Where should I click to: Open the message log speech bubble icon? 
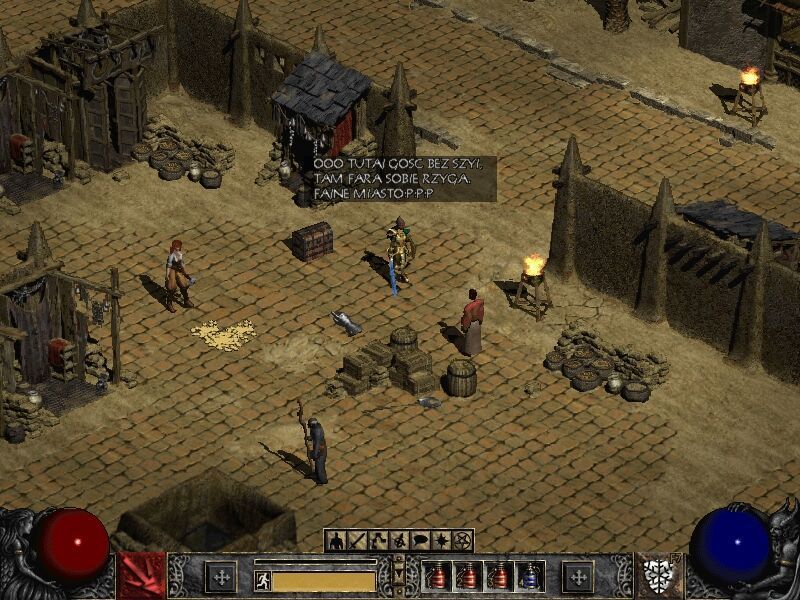pos(420,541)
